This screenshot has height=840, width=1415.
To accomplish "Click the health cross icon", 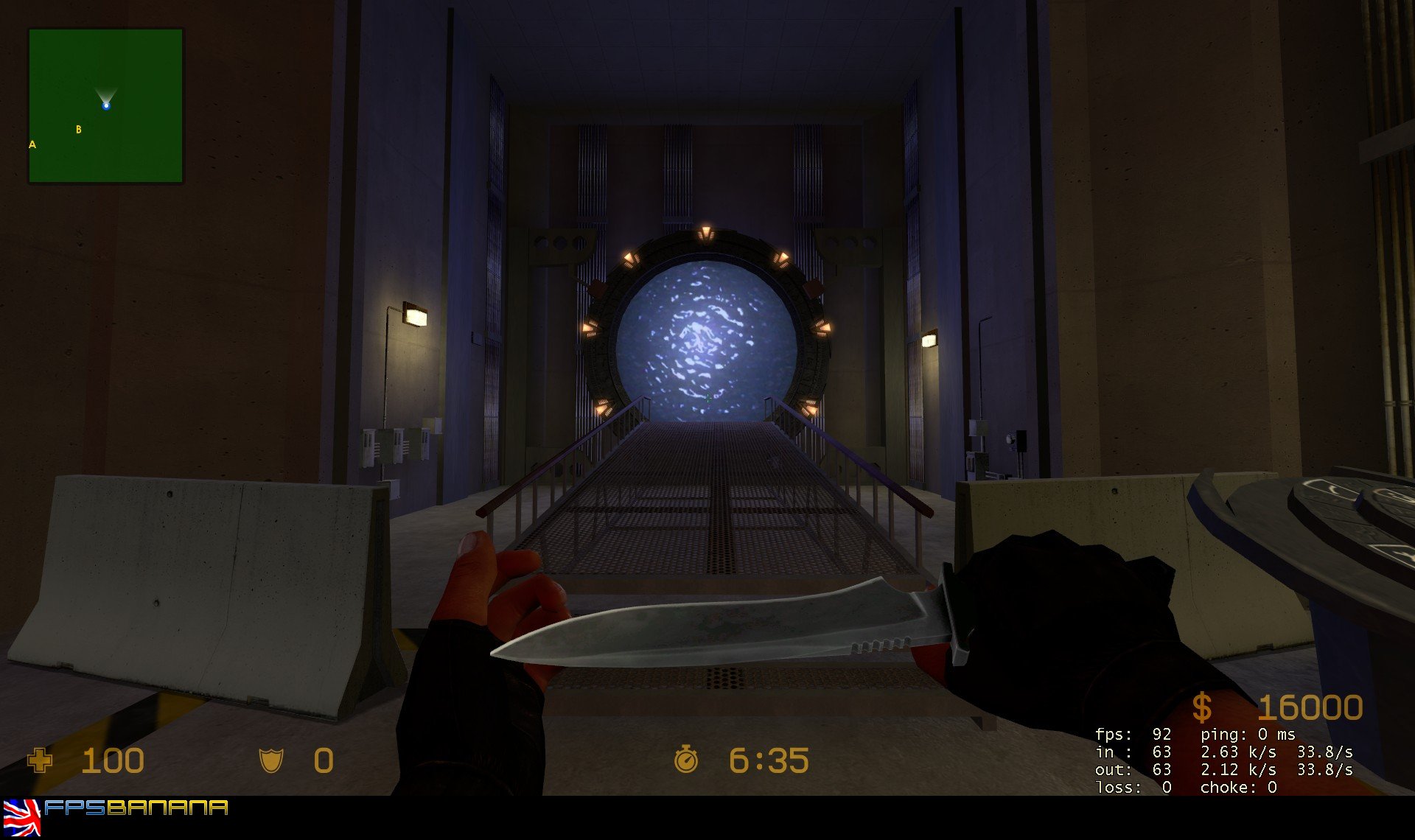I will coord(38,760).
